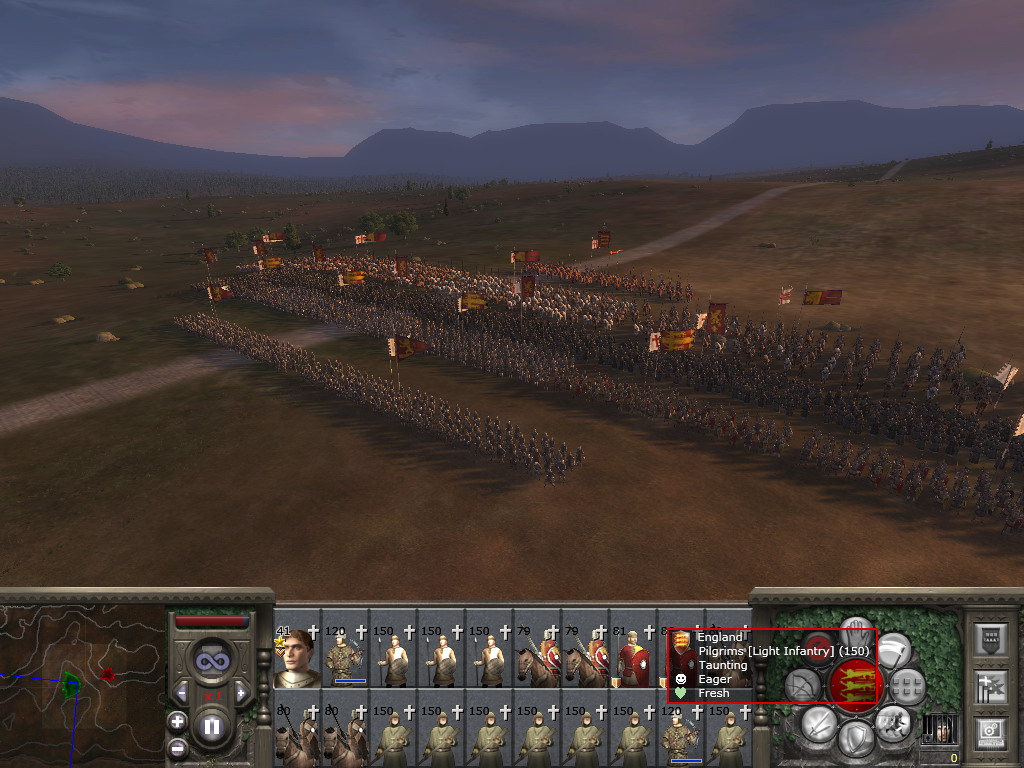Toggle guard mode with the shield icon
This screenshot has width=1024, height=768.
(855, 740)
